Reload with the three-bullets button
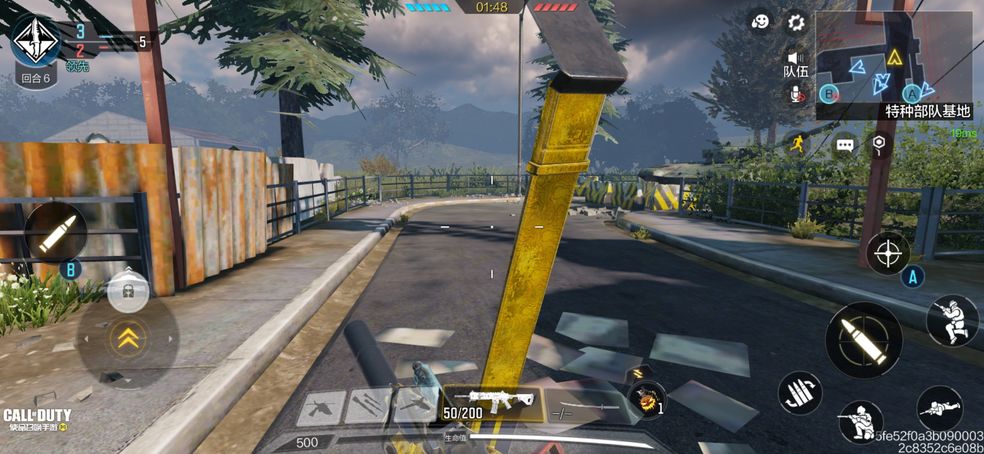The image size is (984, 454). 800,393
